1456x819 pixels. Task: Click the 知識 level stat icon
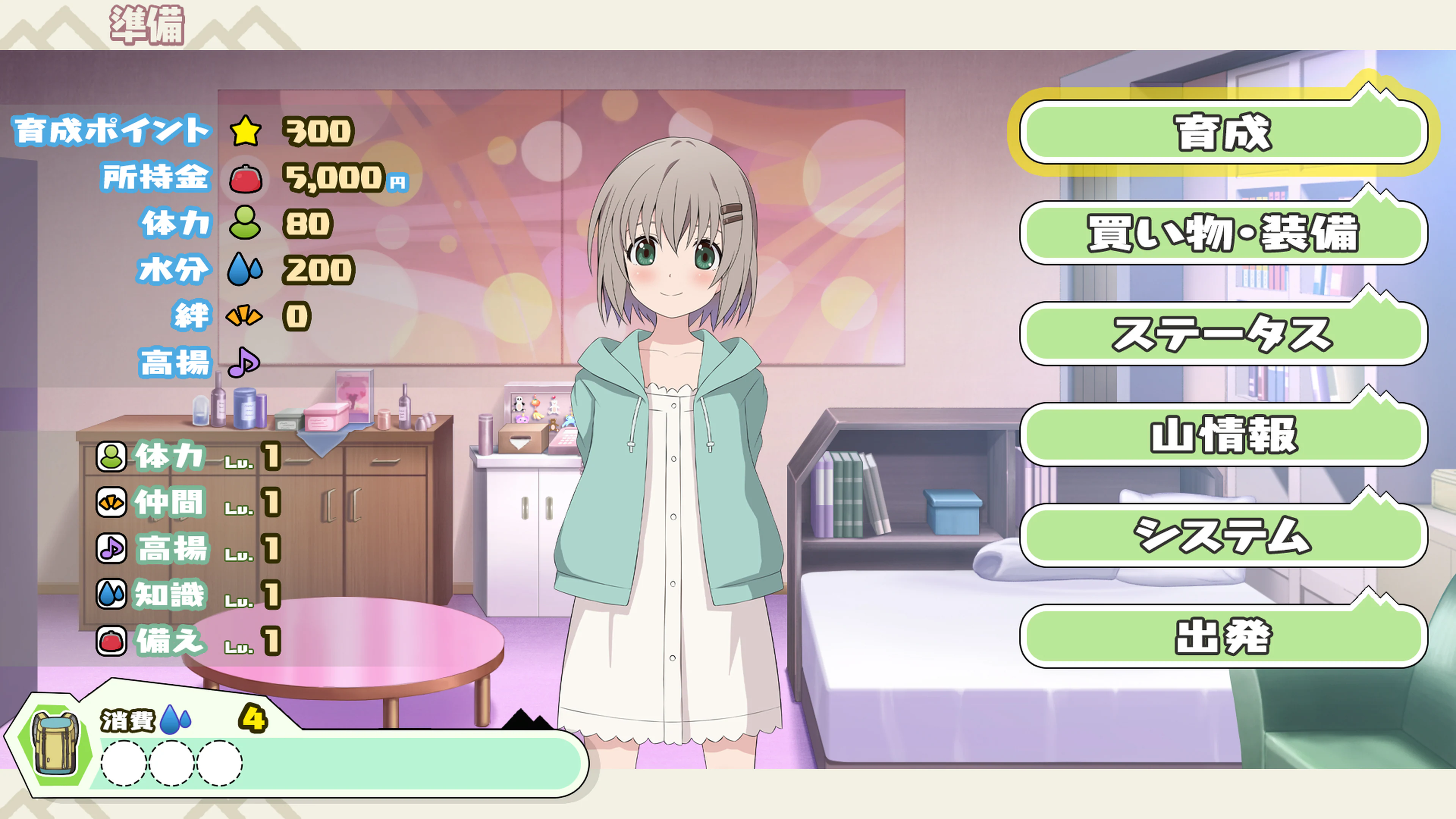(111, 594)
